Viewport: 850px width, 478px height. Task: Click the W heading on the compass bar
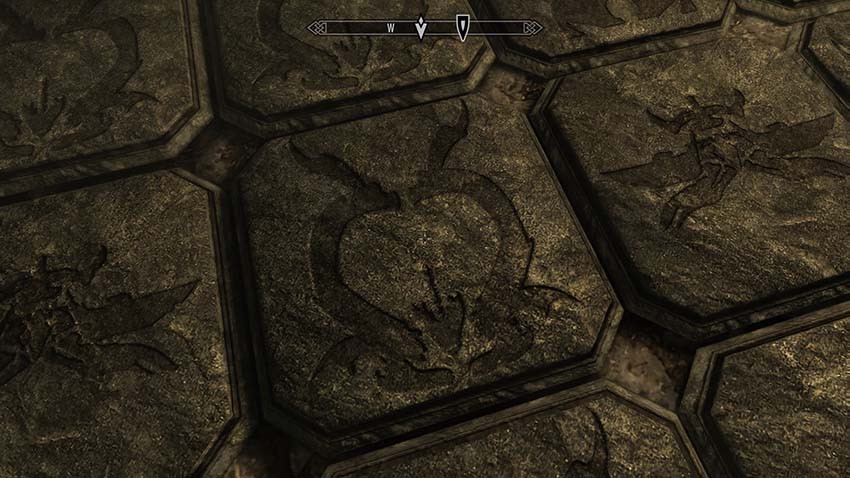coord(391,28)
